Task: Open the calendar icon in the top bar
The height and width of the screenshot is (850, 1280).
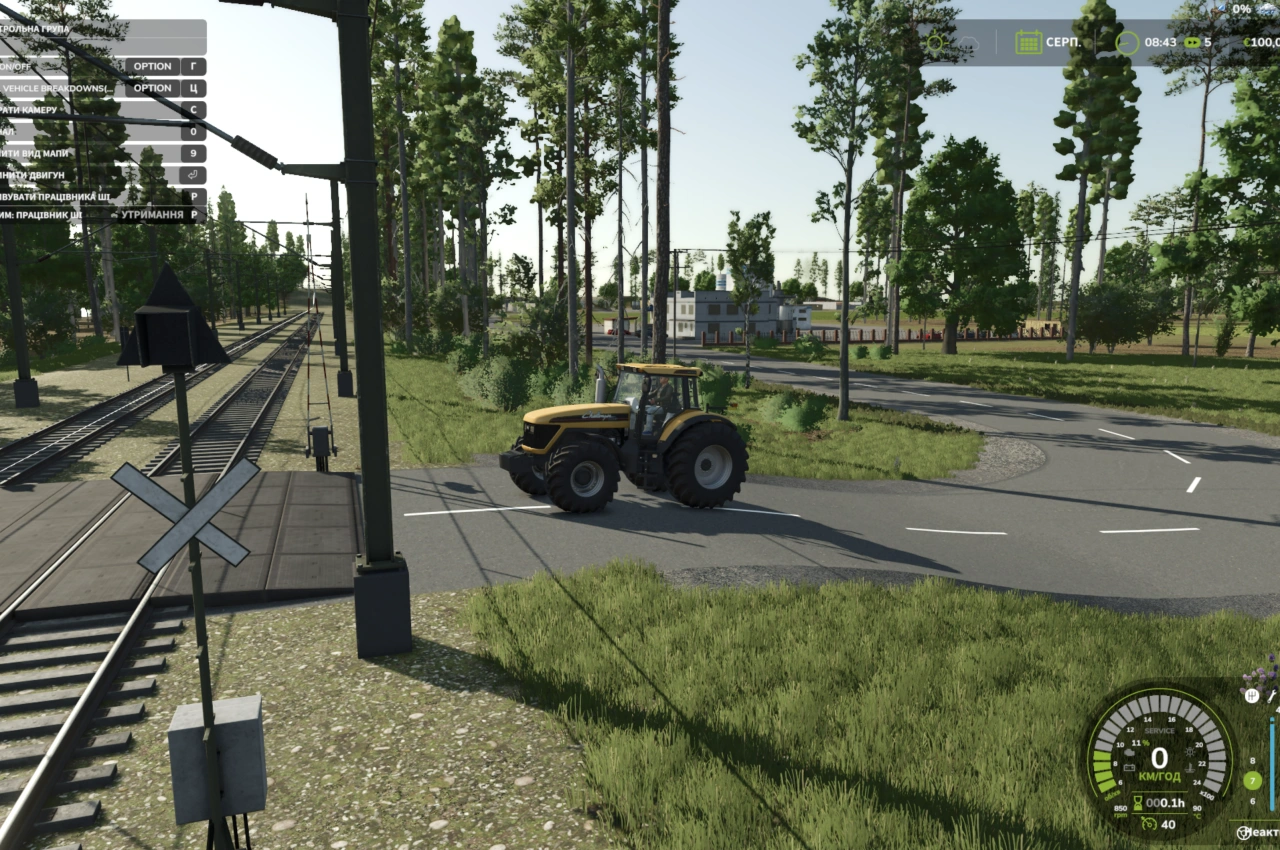Action: click(x=1028, y=42)
